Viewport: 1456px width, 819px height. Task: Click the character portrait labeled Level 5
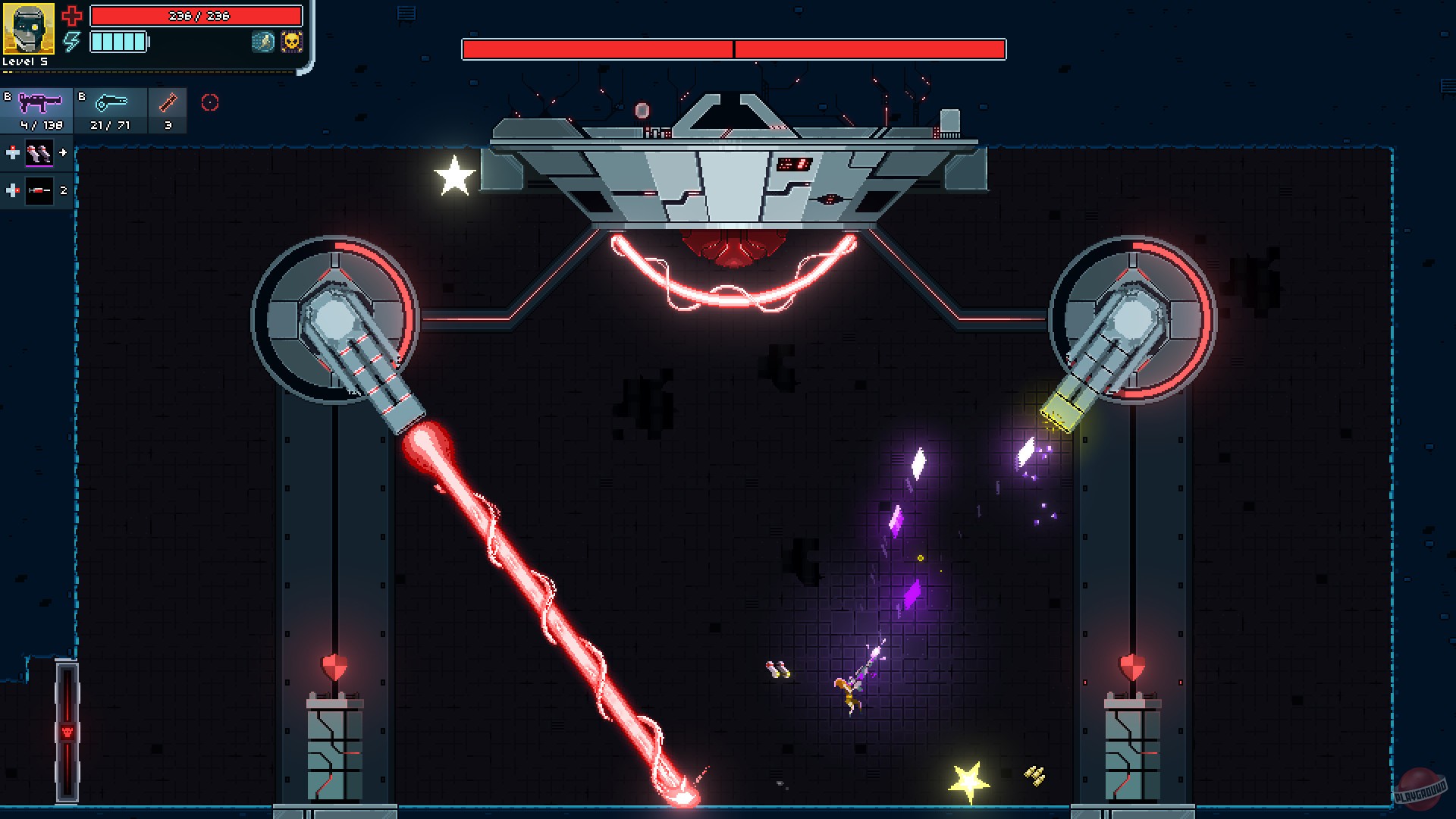[x=29, y=30]
